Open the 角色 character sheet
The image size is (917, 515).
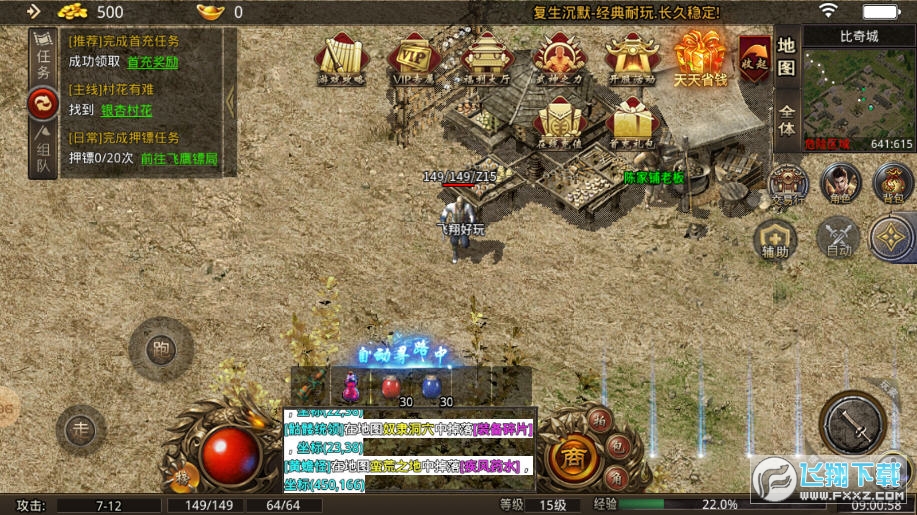pyautogui.click(x=840, y=183)
